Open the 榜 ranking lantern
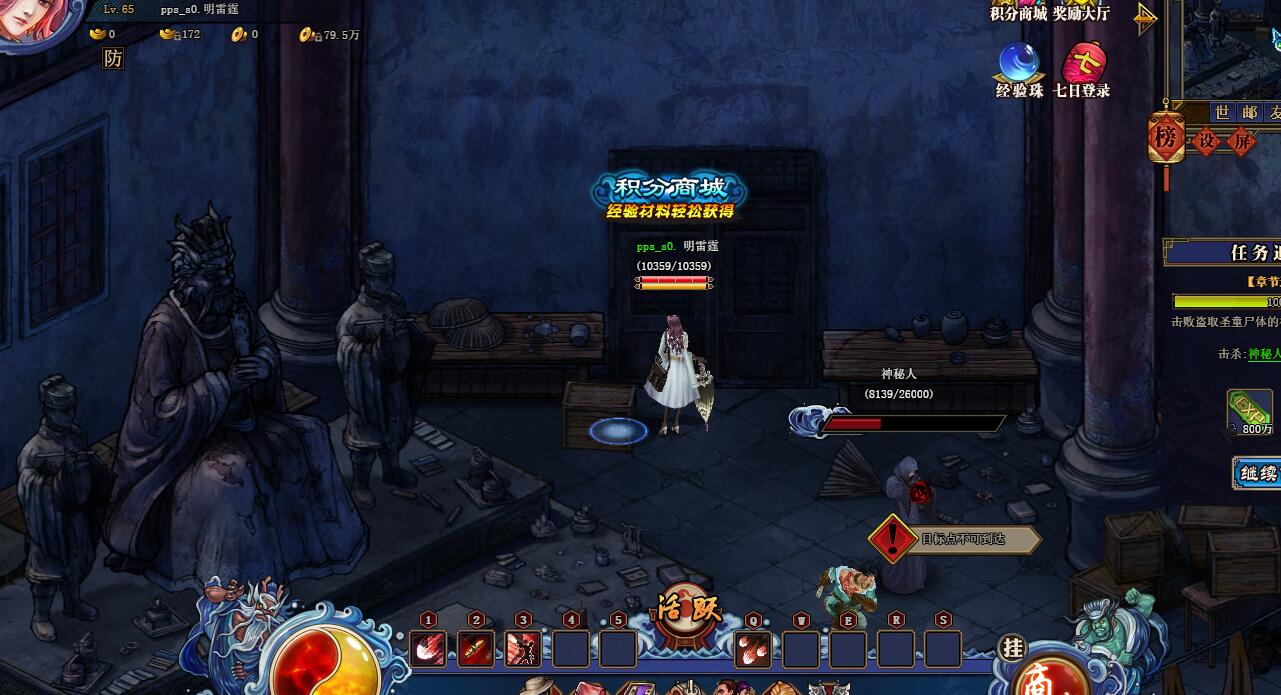1281x695 pixels. 1165,139
